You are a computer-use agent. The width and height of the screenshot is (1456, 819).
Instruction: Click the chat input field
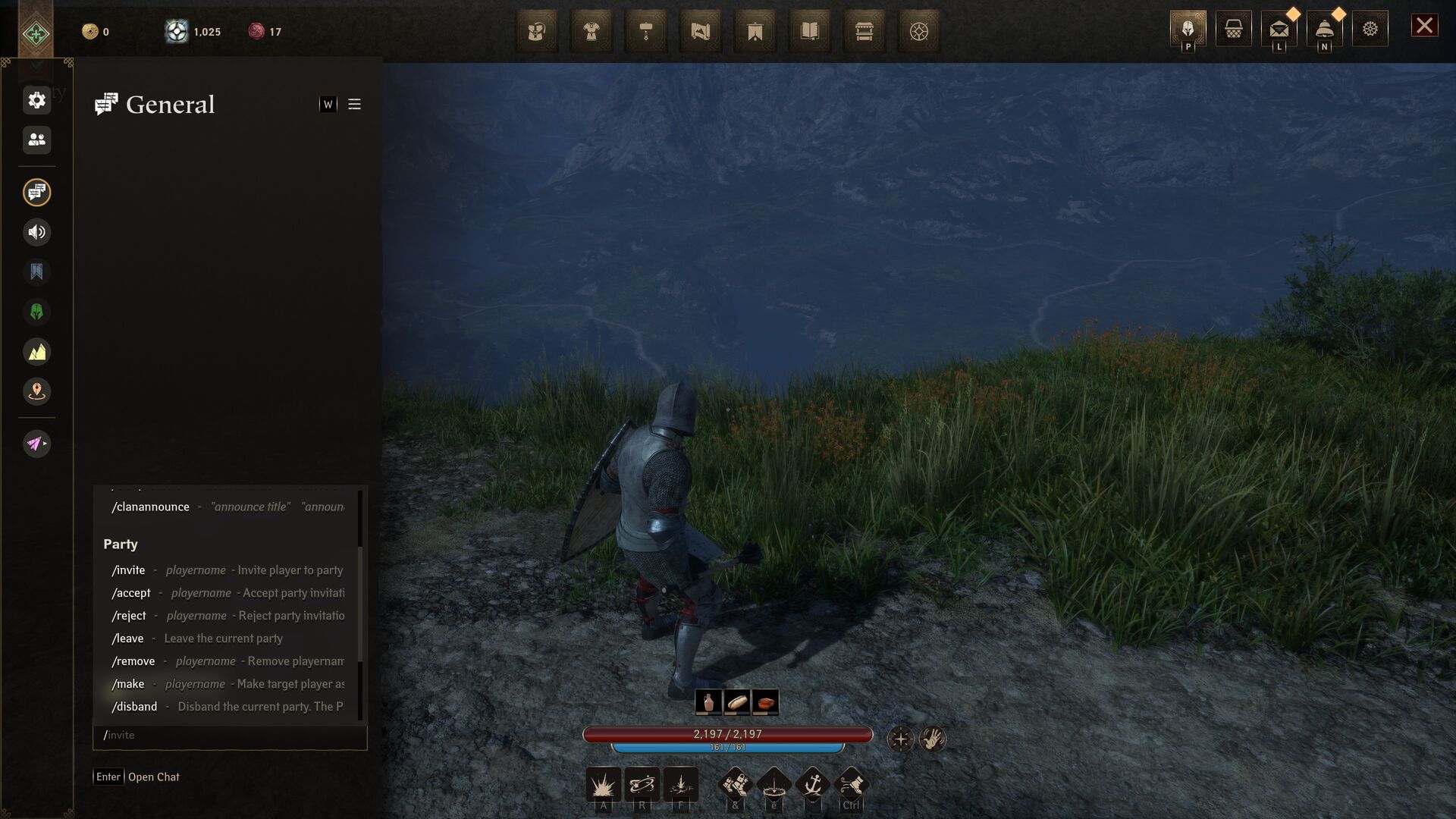pos(230,736)
